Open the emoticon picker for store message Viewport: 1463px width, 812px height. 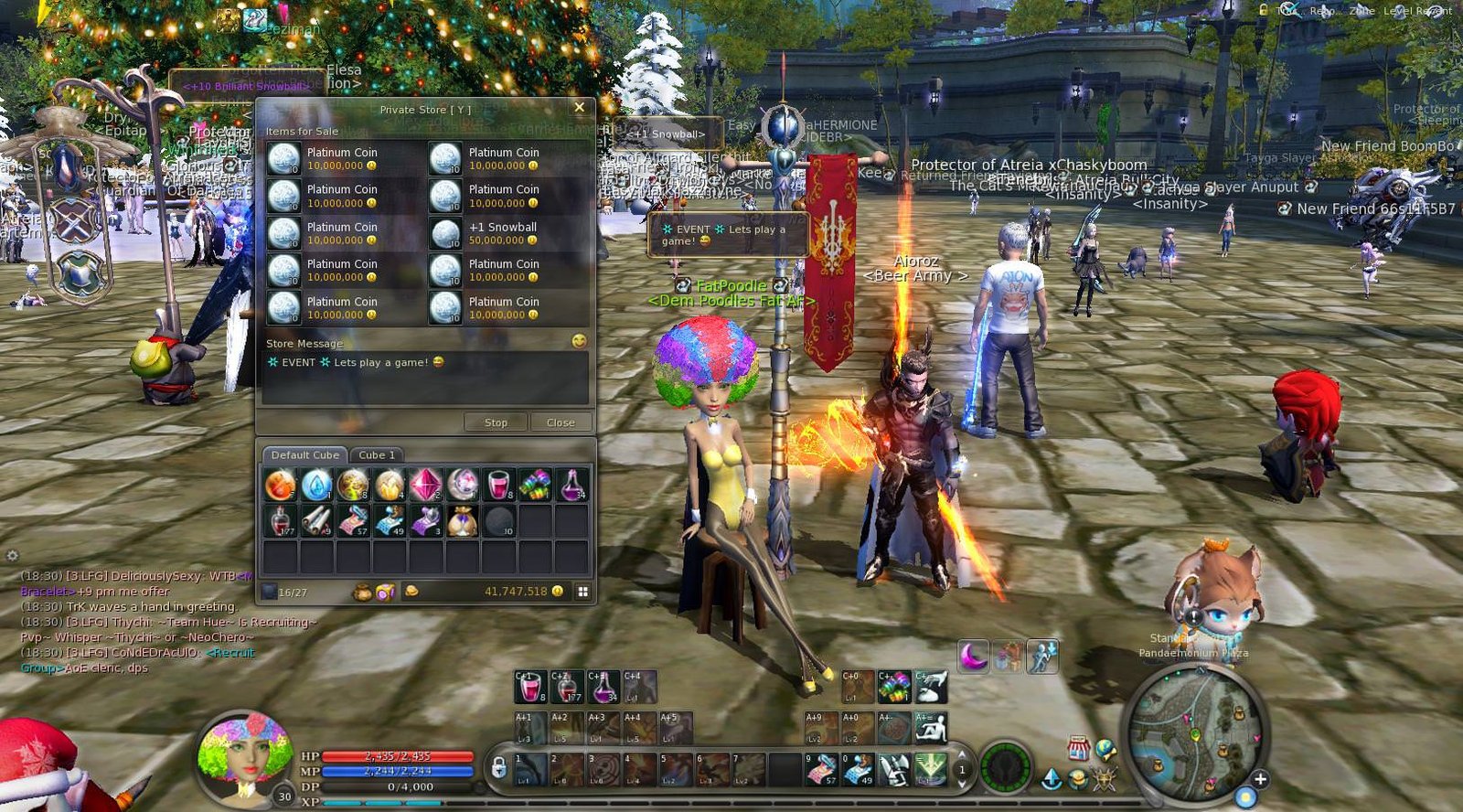(x=578, y=341)
